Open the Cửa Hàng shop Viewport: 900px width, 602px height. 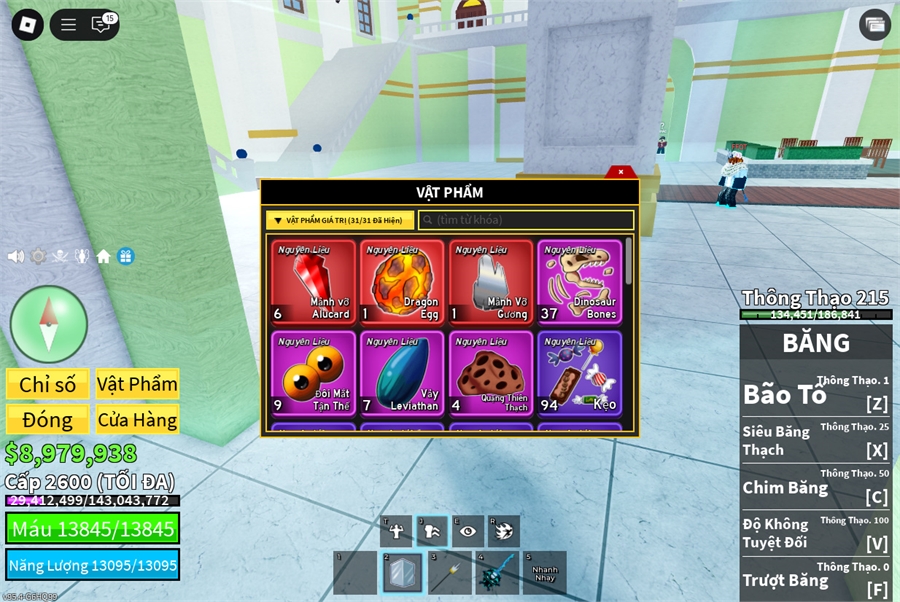[137, 420]
